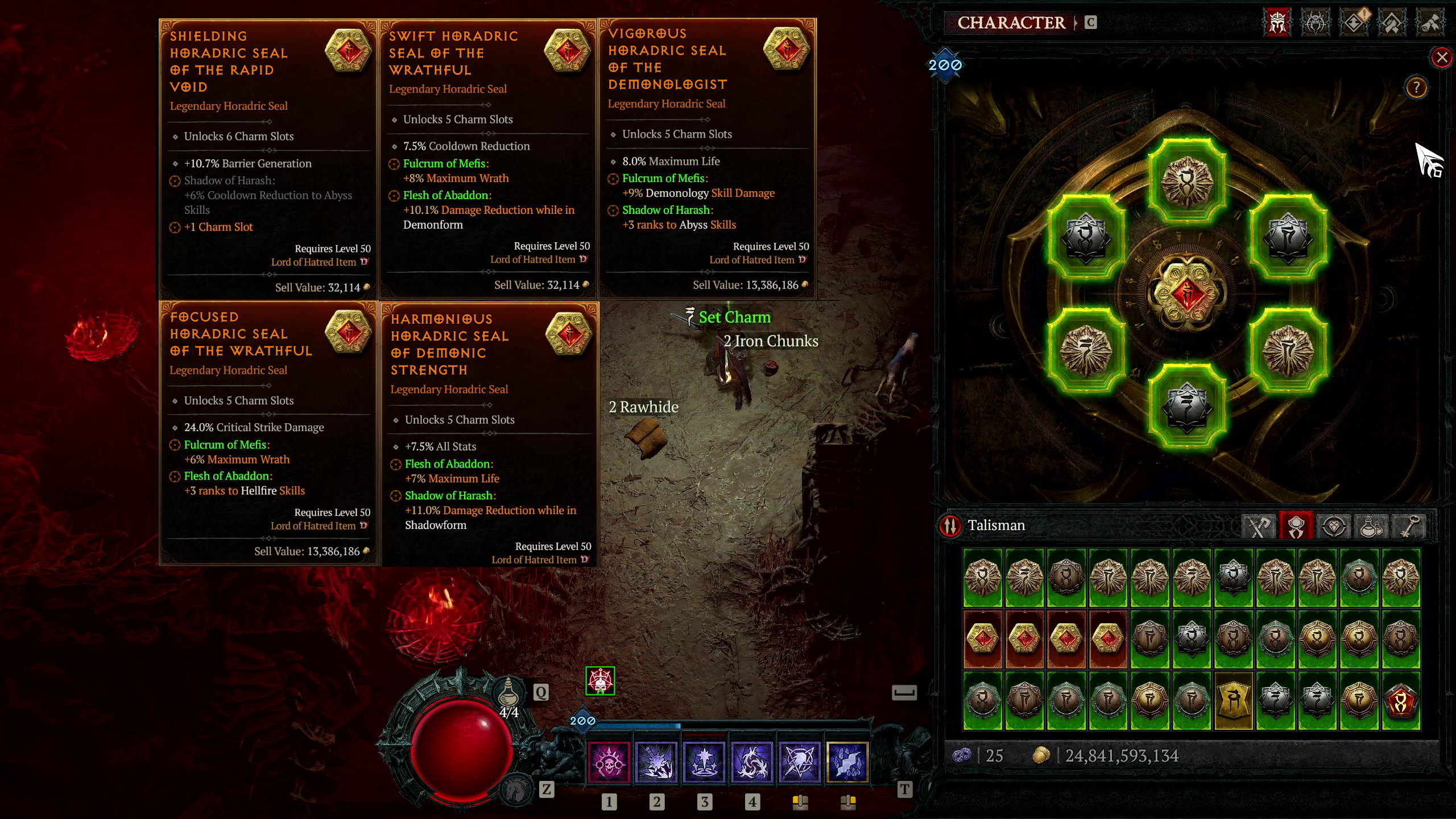Switch to the gem socketables inventory tab

pos(1334,526)
